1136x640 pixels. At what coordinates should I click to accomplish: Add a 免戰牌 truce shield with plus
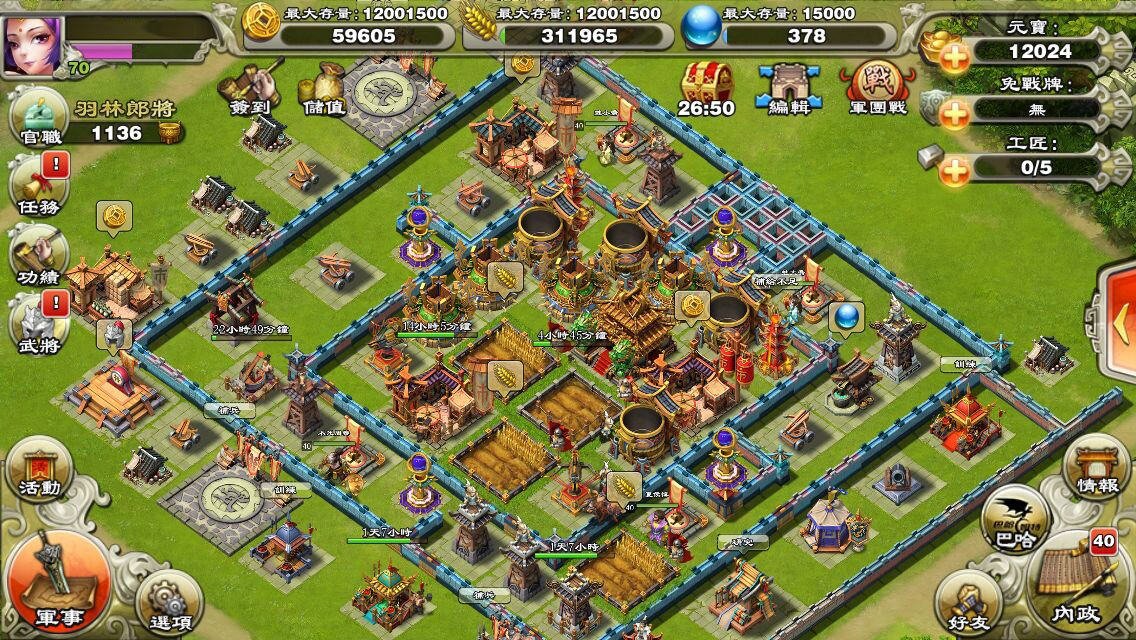click(x=955, y=113)
